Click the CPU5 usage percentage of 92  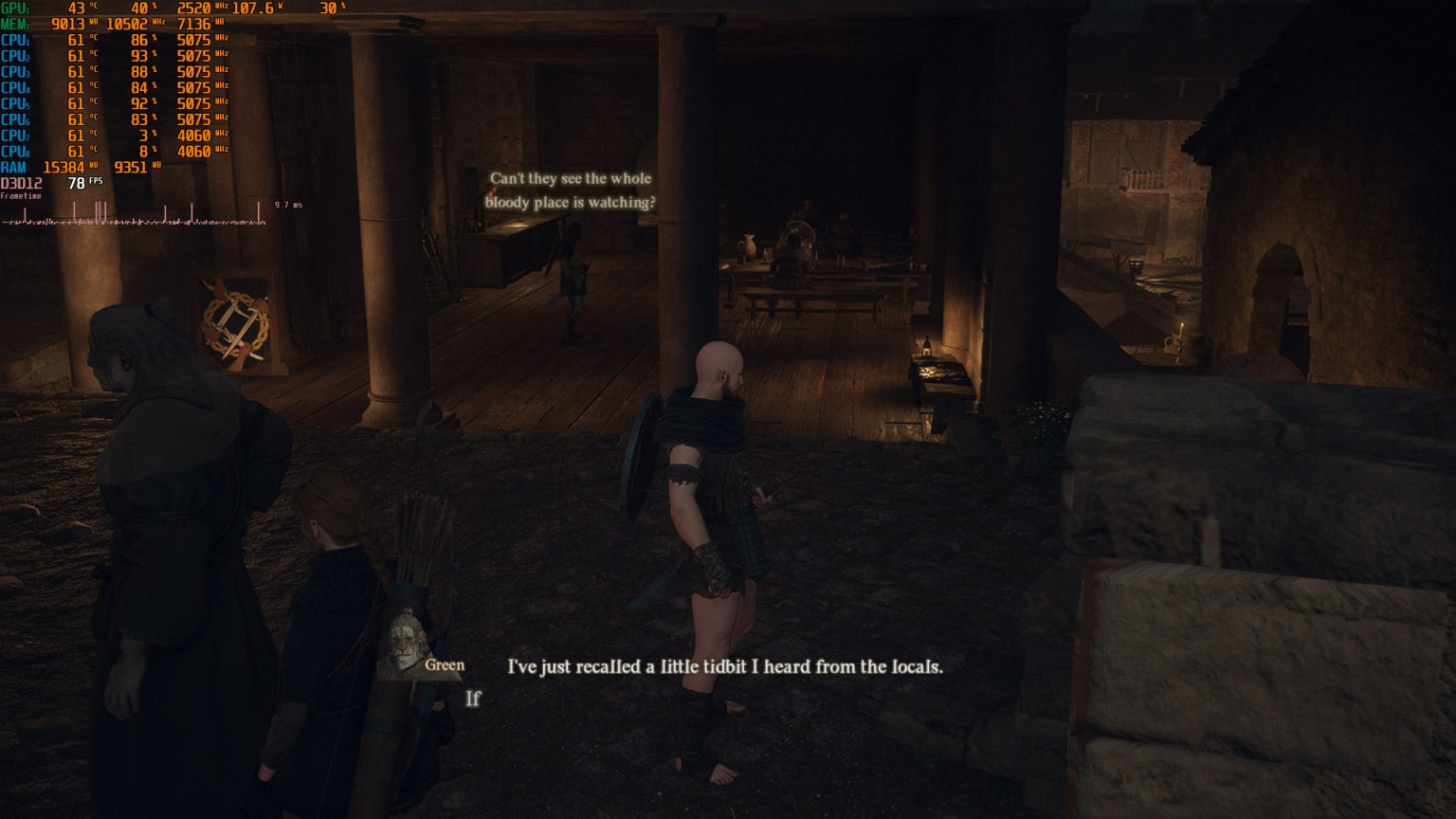pos(139,103)
